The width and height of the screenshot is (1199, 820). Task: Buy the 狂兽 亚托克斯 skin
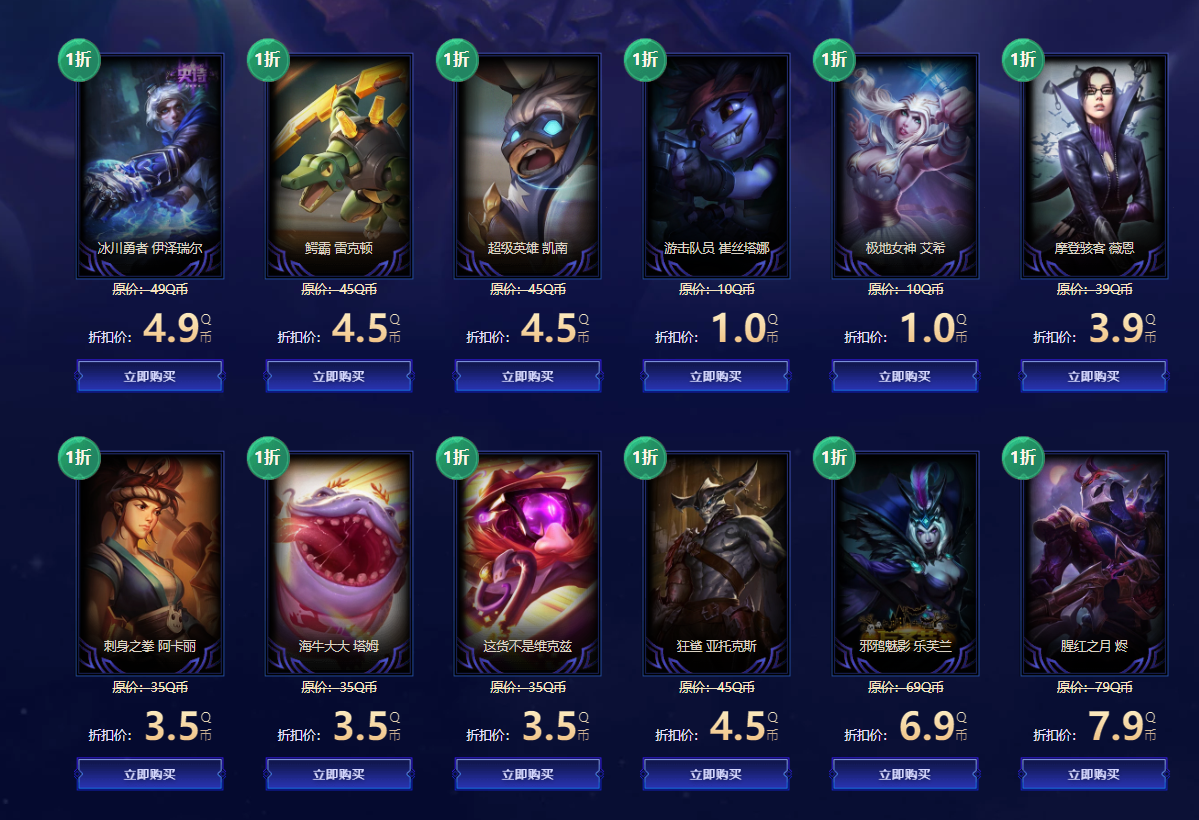pyautogui.click(x=716, y=774)
